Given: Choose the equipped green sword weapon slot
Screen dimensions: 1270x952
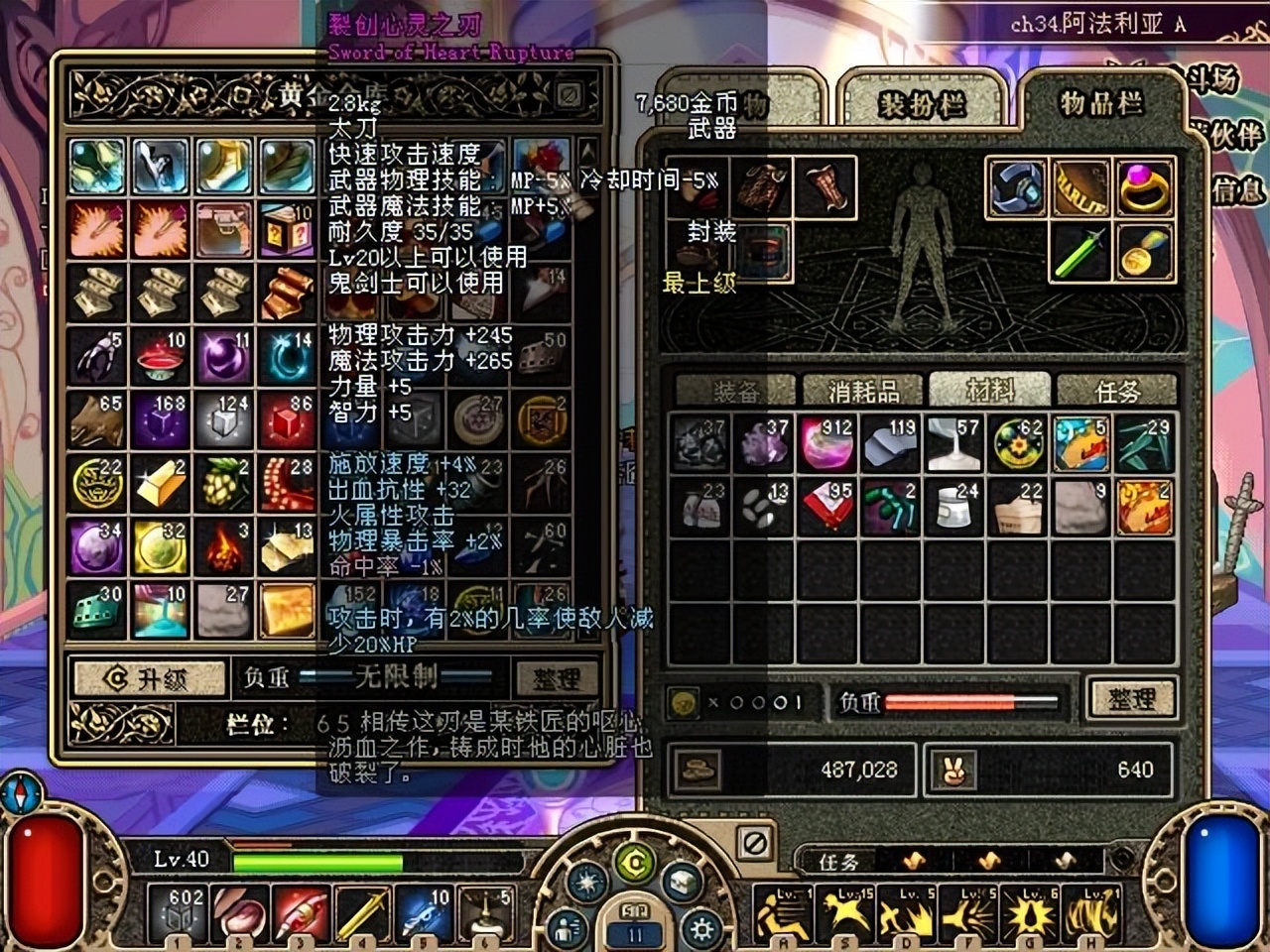Looking at the screenshot, I should click(1081, 251).
